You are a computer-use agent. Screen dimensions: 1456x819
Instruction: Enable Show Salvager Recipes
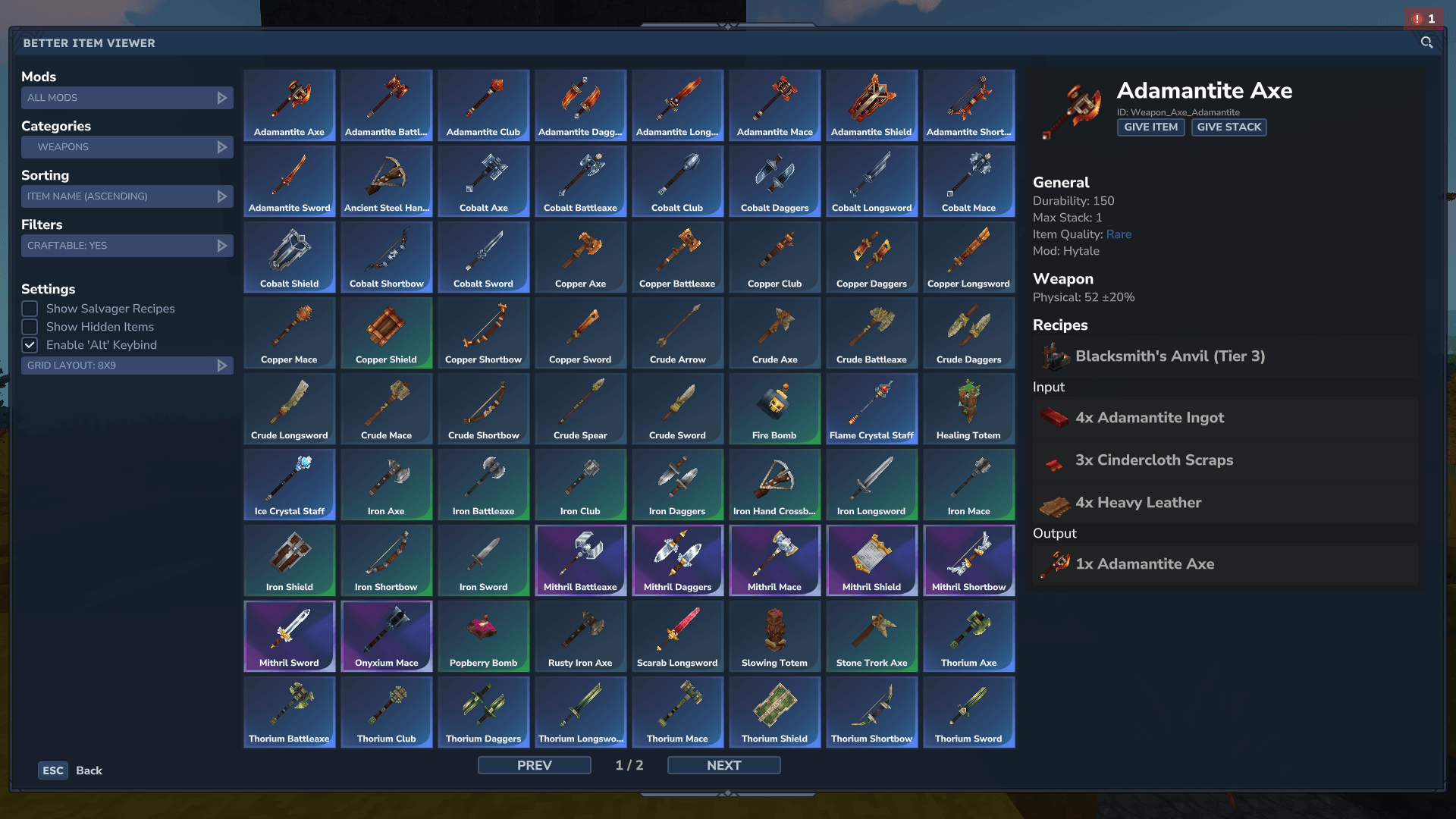coord(30,309)
